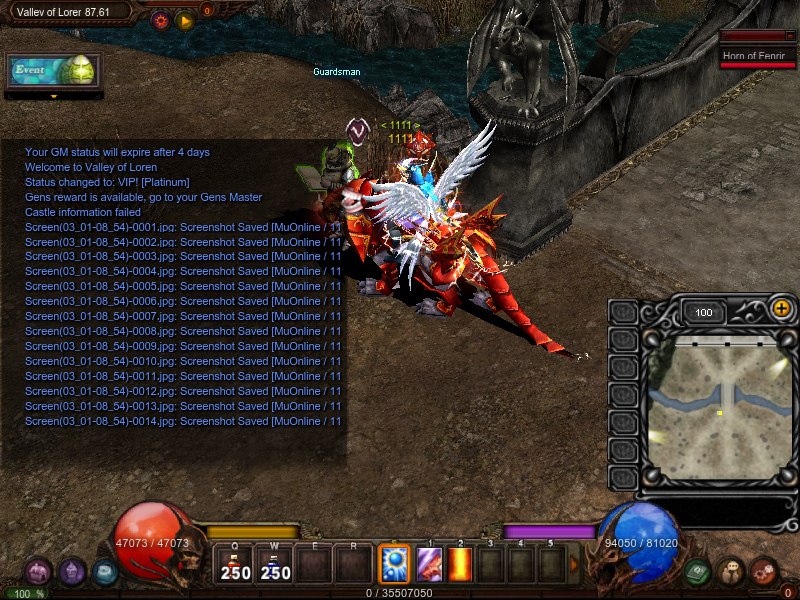This screenshot has width=800, height=600.
Task: Activate the flame pillar skill in slot 2
Action: (460, 565)
